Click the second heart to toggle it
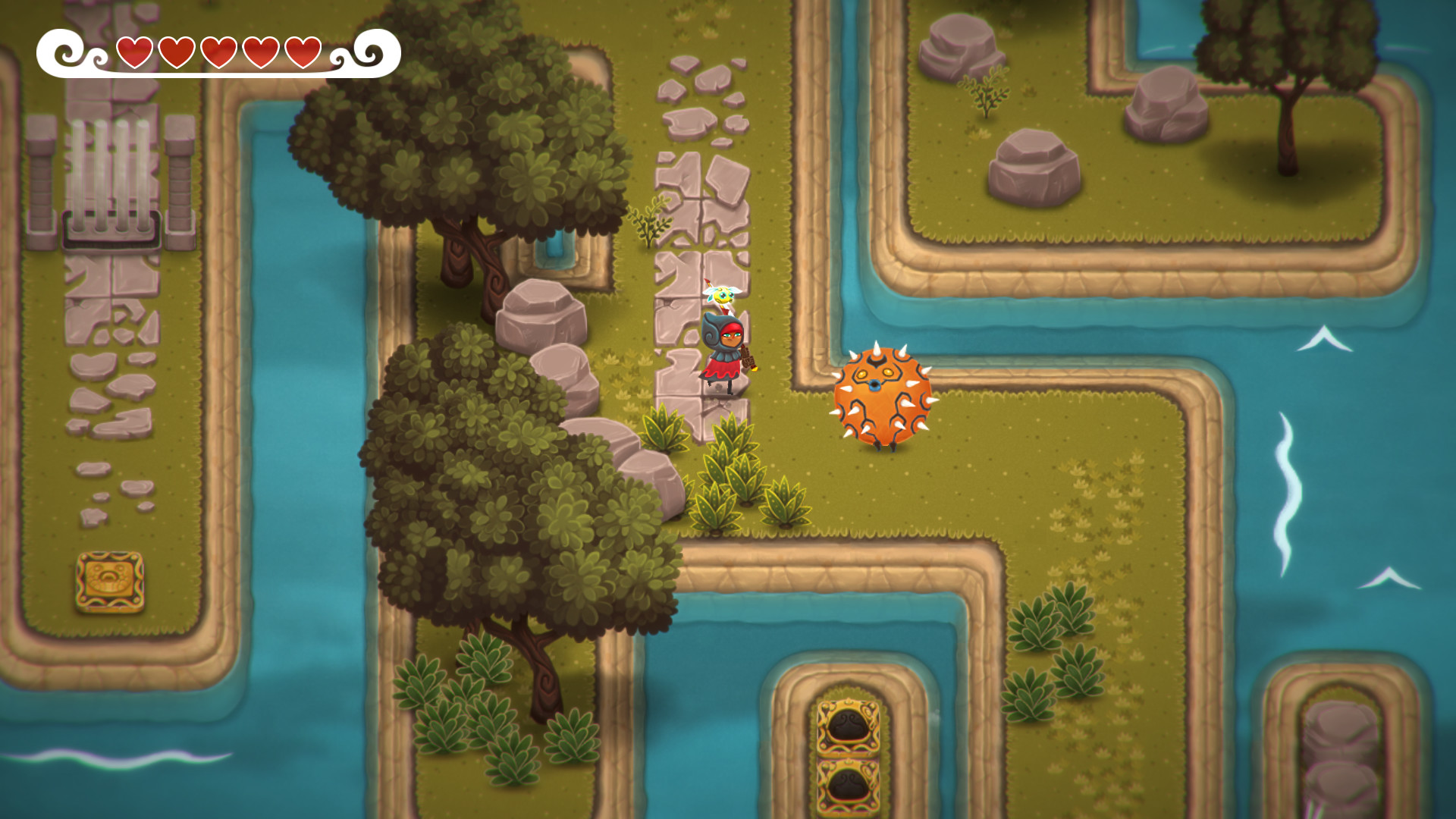This screenshot has width=1456, height=819. [177, 52]
